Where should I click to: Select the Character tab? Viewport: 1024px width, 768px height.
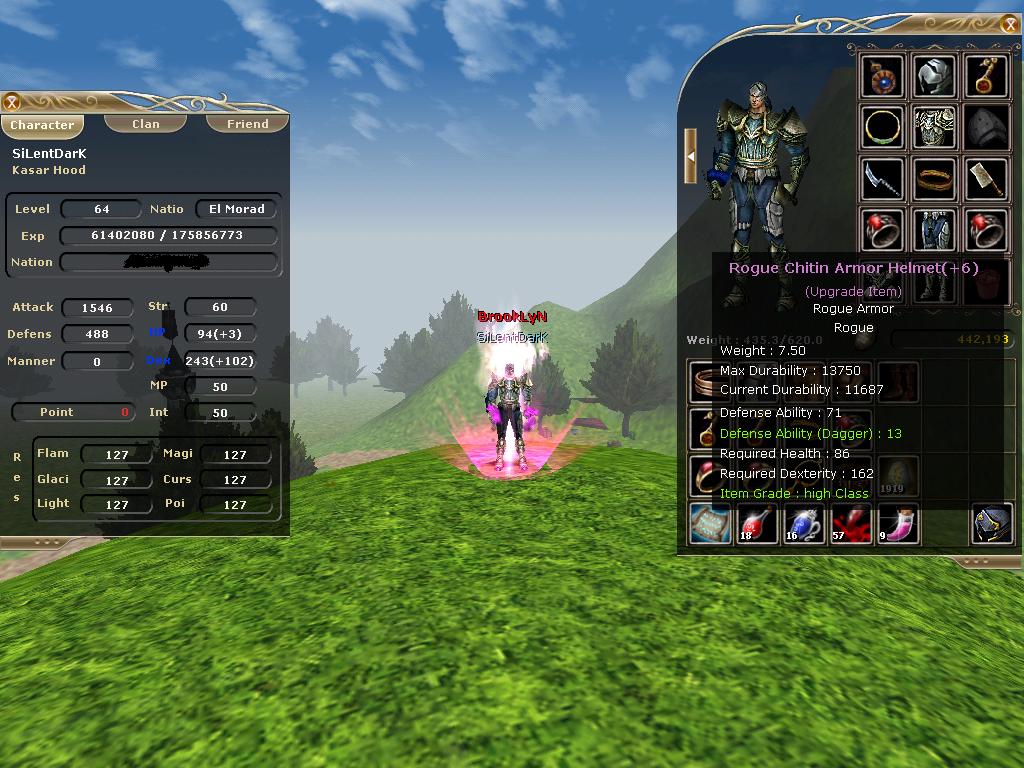click(42, 125)
